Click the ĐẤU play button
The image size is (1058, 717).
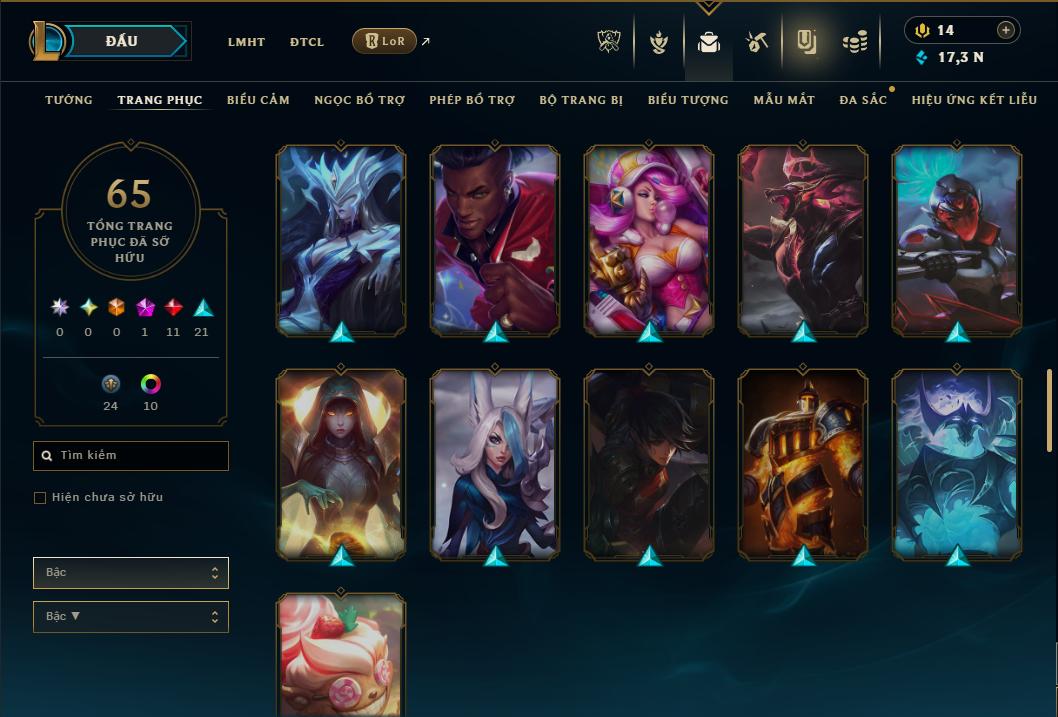[122, 41]
